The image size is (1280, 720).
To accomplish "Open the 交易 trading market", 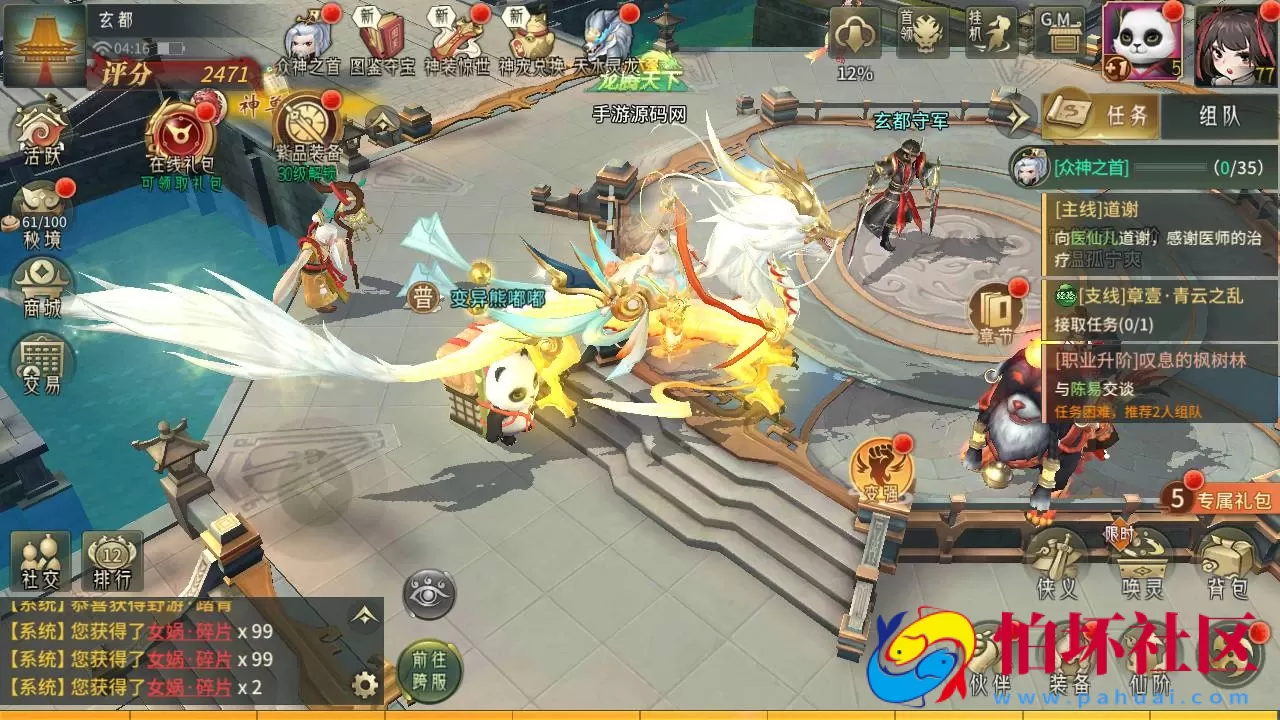I will tap(42, 362).
